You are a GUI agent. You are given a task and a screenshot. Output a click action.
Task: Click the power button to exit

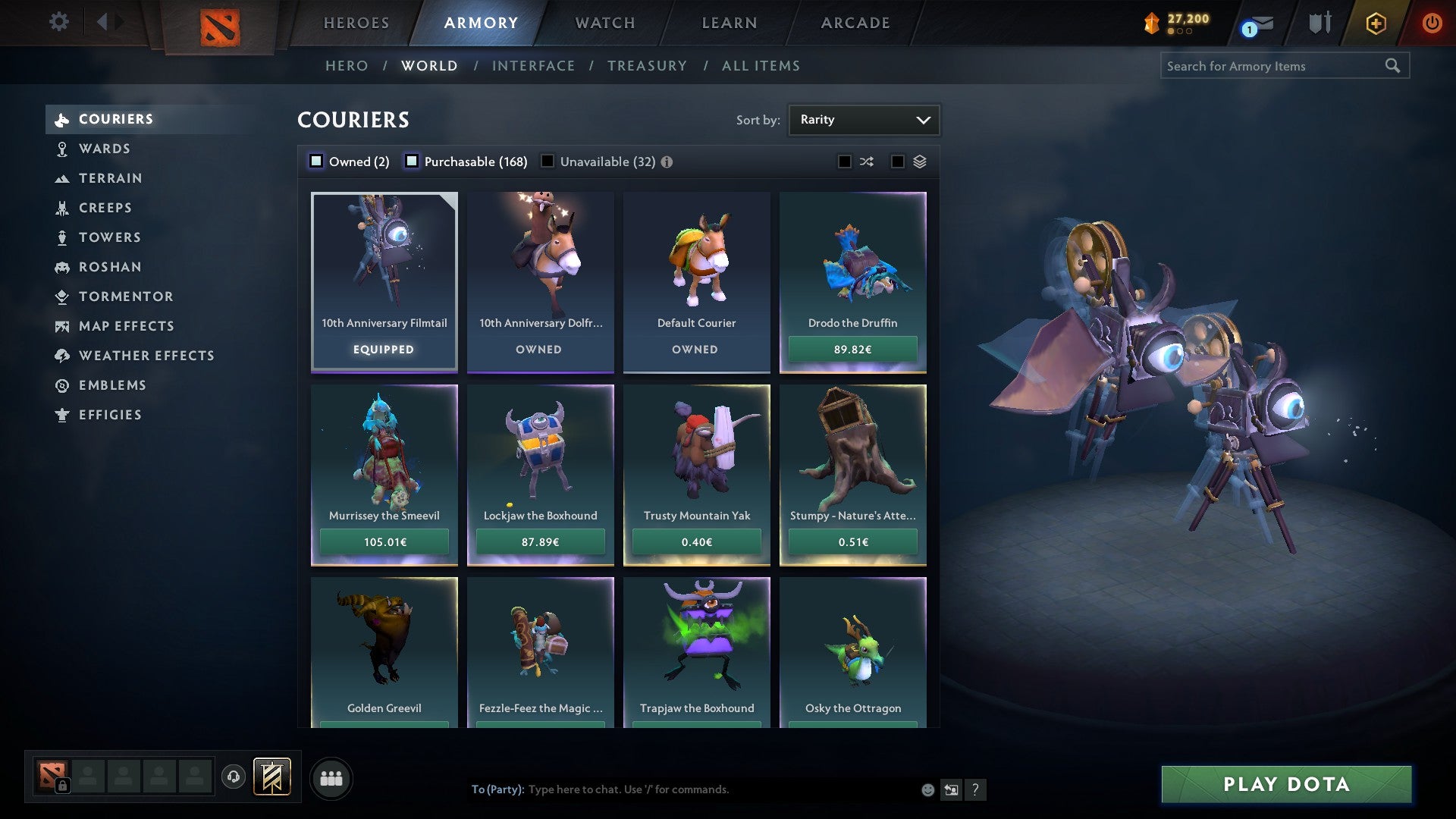[1432, 23]
